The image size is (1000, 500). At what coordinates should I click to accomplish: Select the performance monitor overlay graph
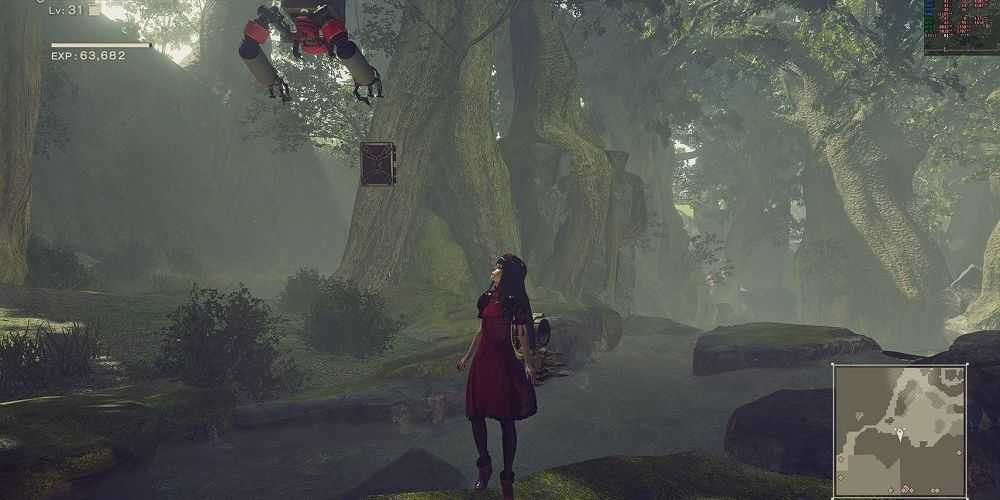tap(960, 26)
